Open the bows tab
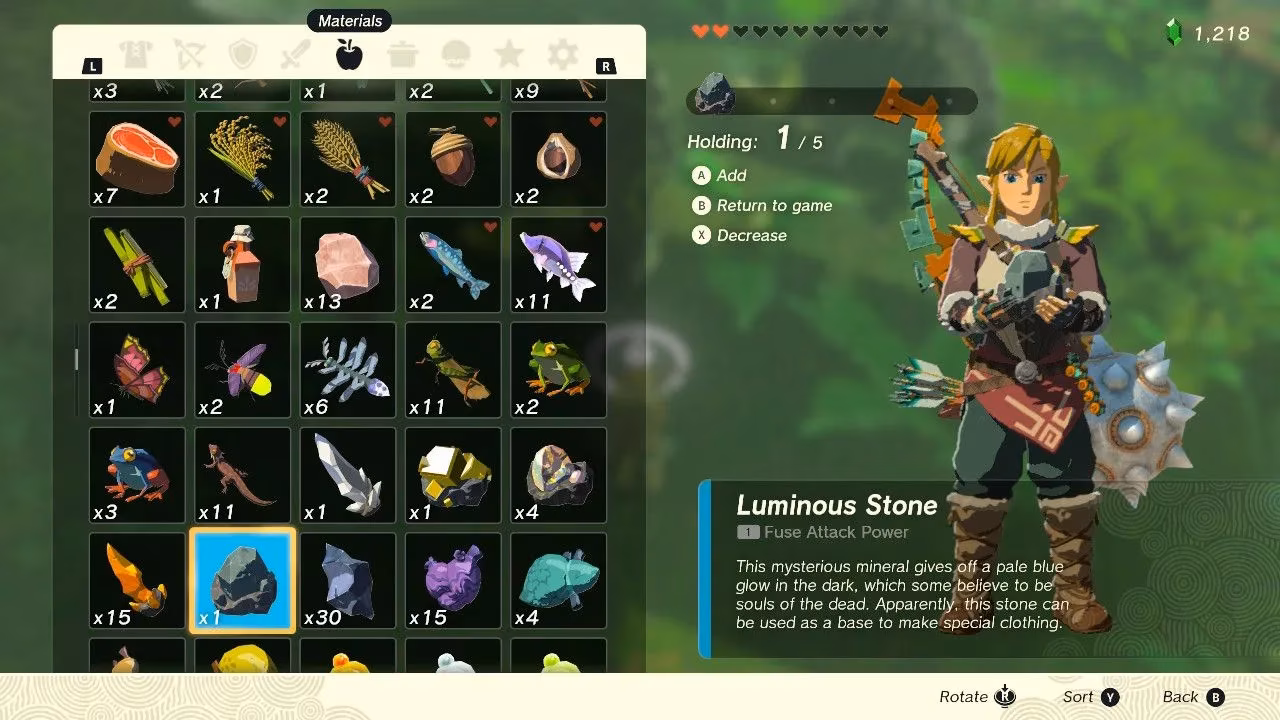The height and width of the screenshot is (720, 1280). click(x=189, y=54)
